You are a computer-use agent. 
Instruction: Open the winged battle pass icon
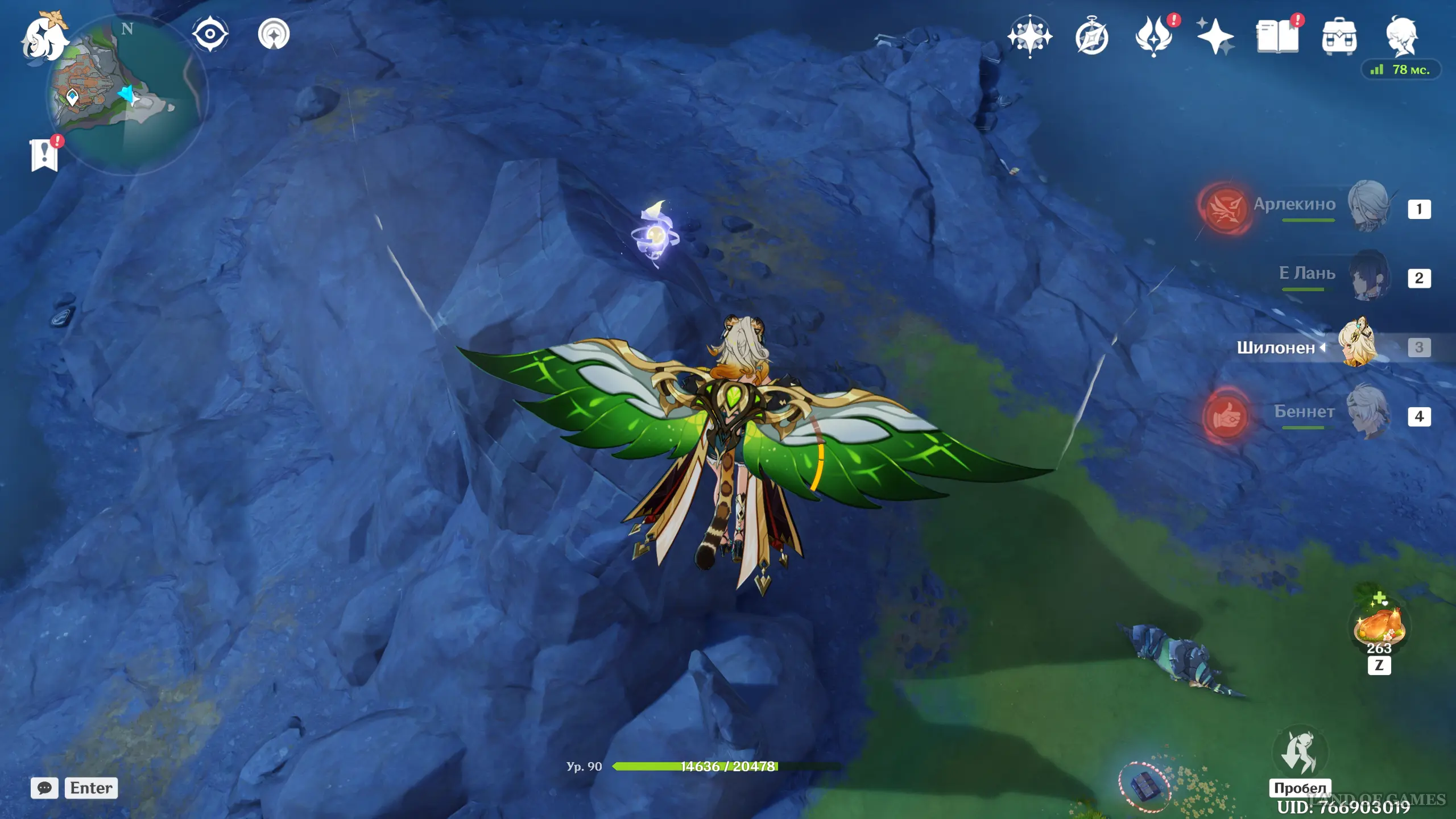[x=1153, y=36]
